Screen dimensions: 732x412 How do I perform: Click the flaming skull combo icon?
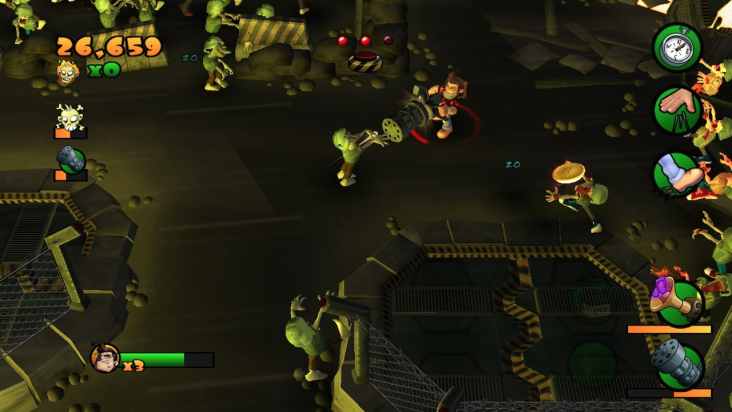(68, 71)
